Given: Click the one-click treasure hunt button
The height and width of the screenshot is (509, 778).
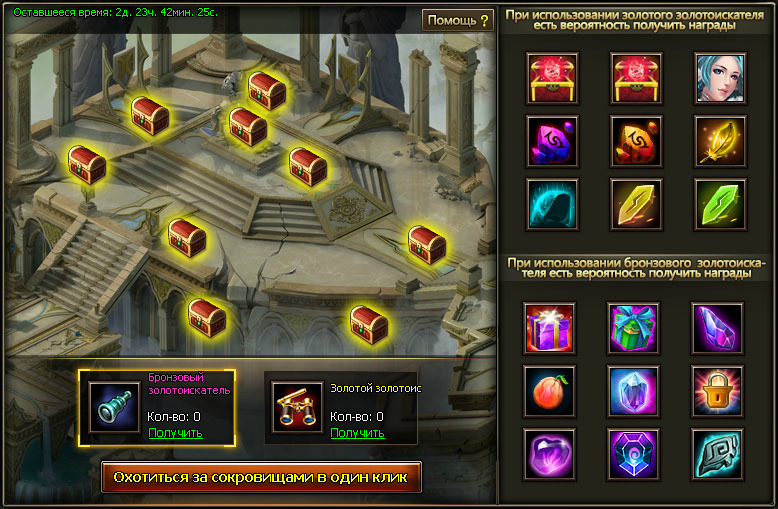Looking at the screenshot, I should 261,477.
